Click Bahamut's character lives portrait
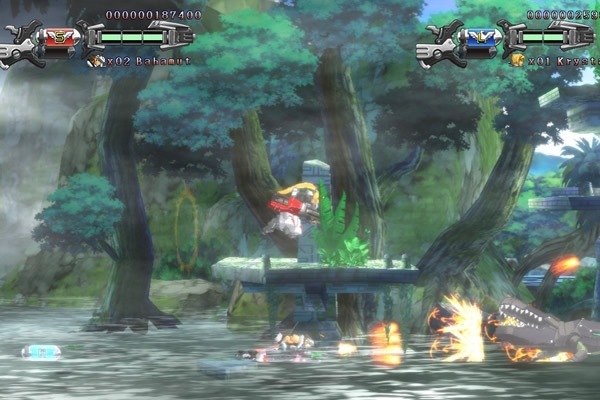 coord(96,60)
